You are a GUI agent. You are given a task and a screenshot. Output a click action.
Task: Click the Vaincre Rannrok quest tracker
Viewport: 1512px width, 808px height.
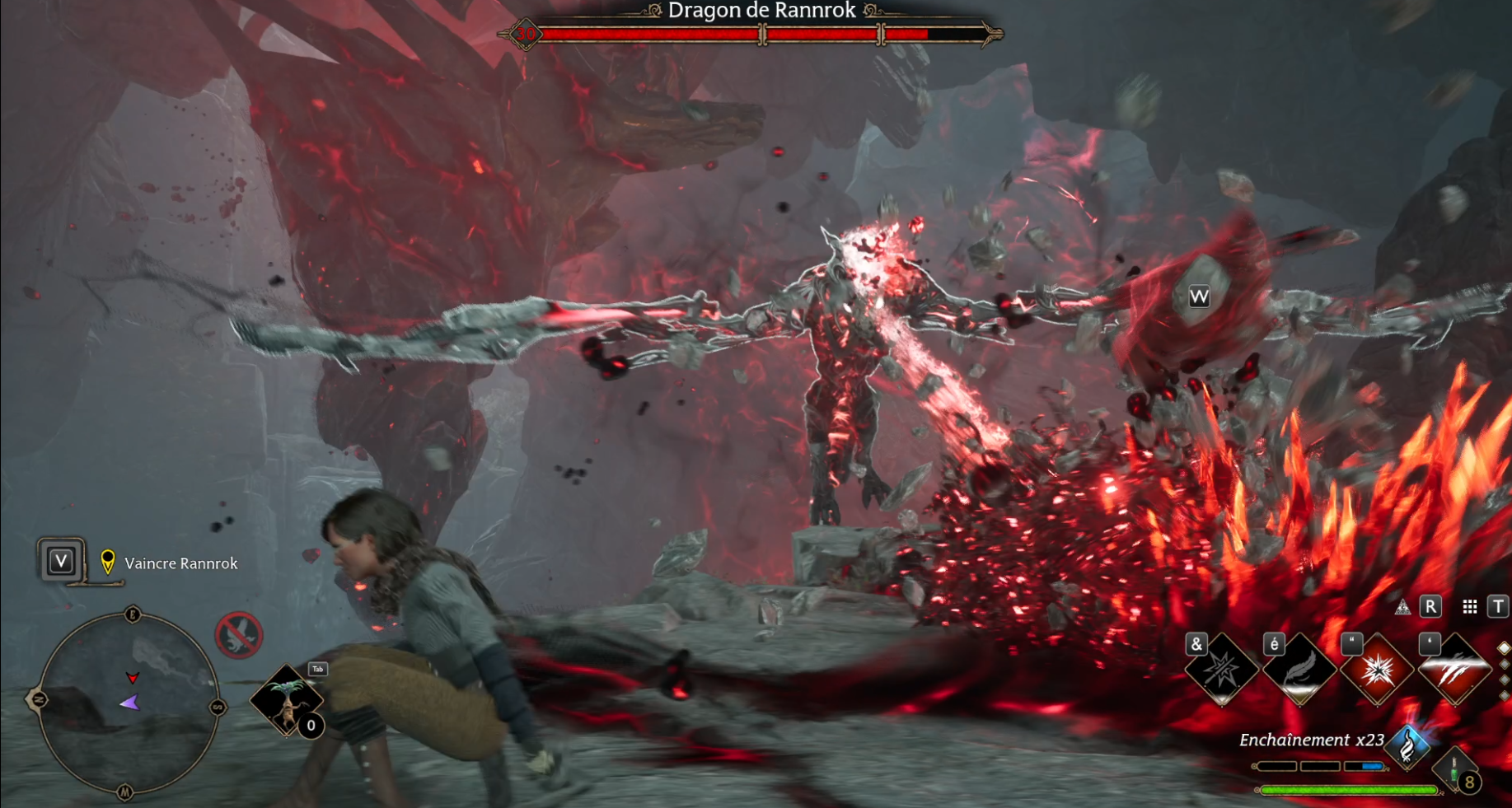180,563
